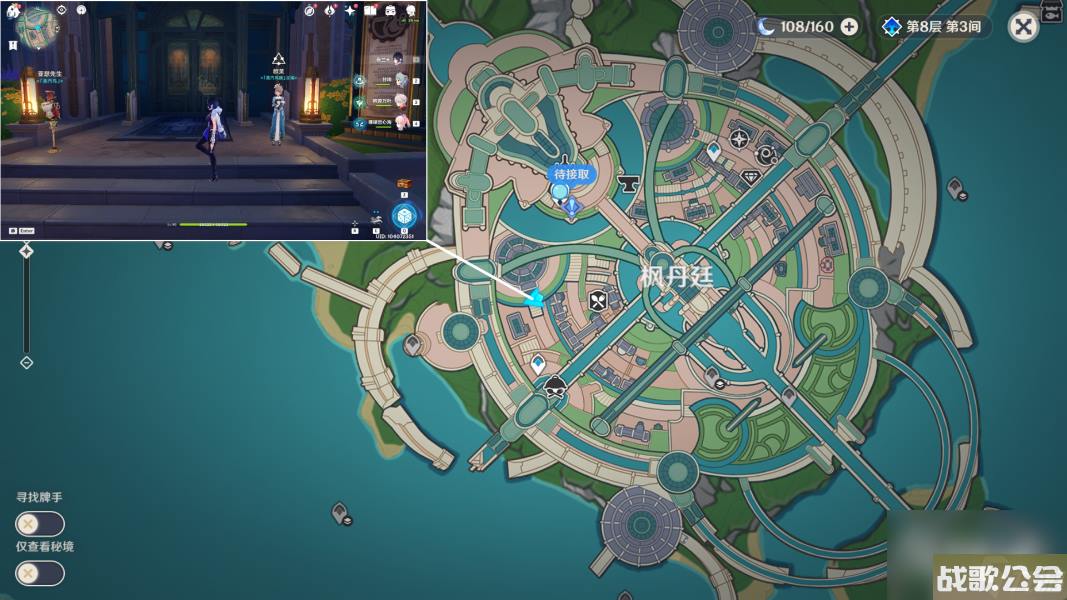The image size is (1067, 600).
Task: Click the map zoom-out minus button
Action: point(26,362)
